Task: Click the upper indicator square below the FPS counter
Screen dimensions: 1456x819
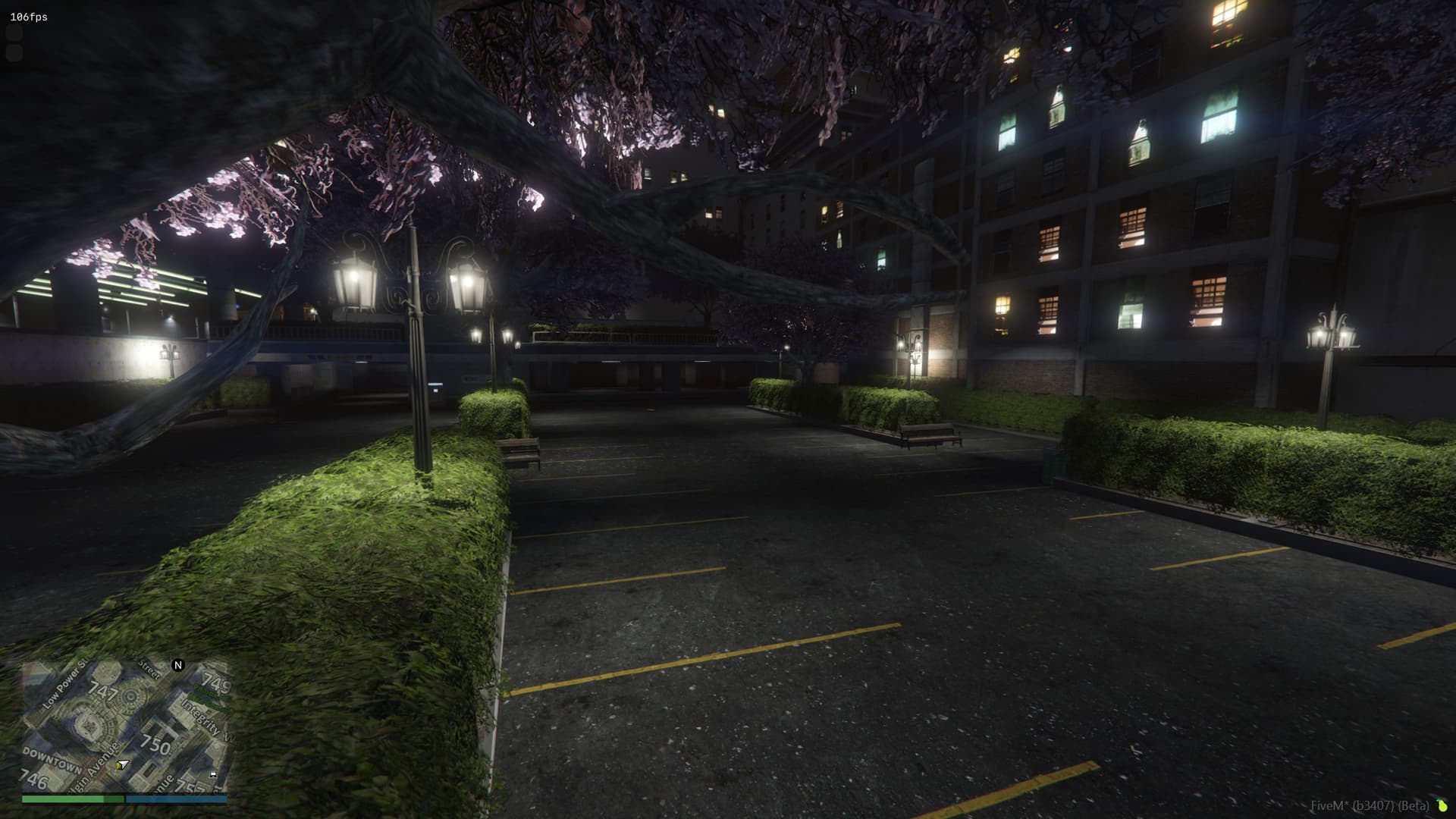Action: point(15,33)
